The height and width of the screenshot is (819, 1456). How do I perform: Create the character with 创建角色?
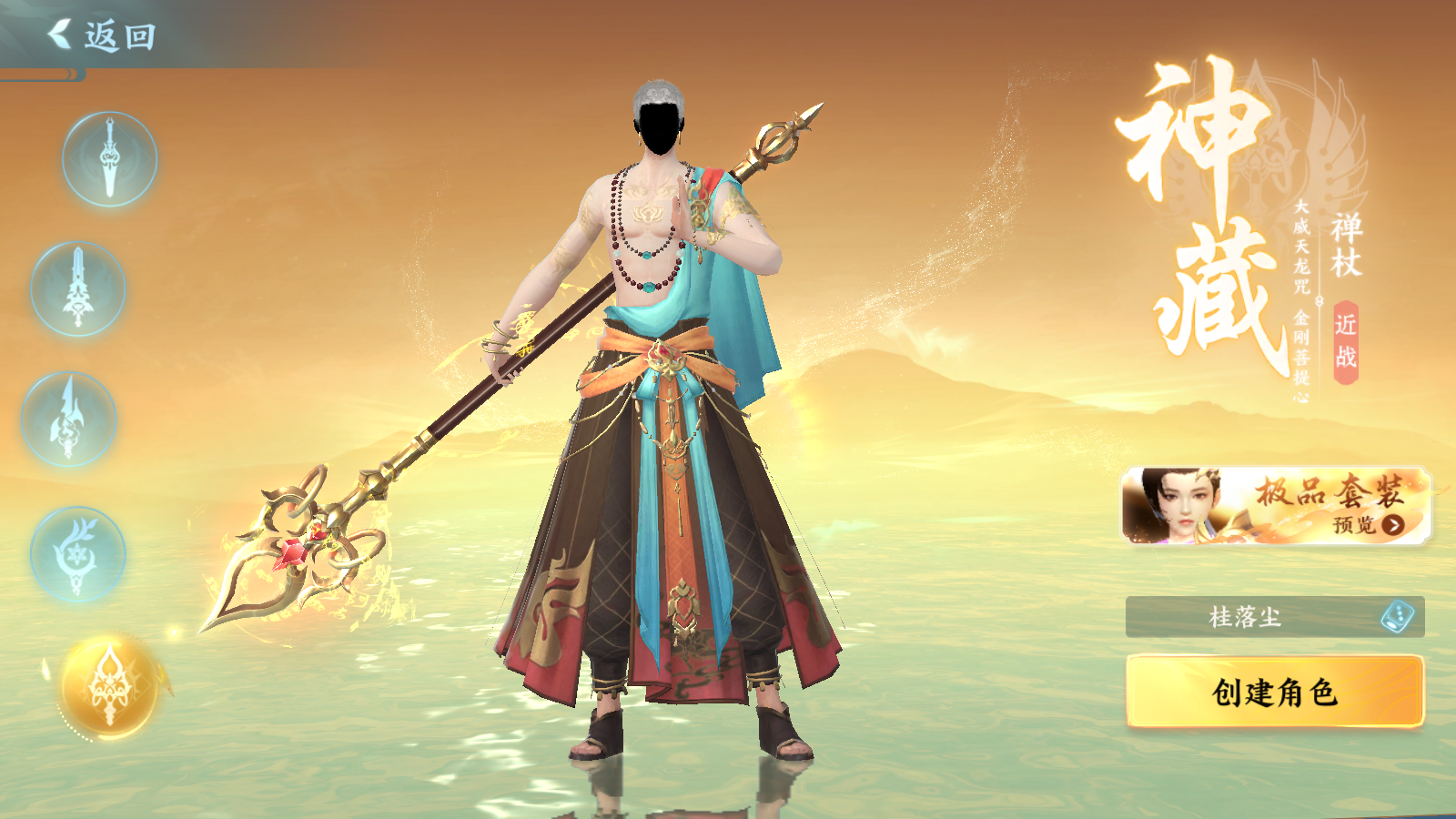(x=1274, y=693)
